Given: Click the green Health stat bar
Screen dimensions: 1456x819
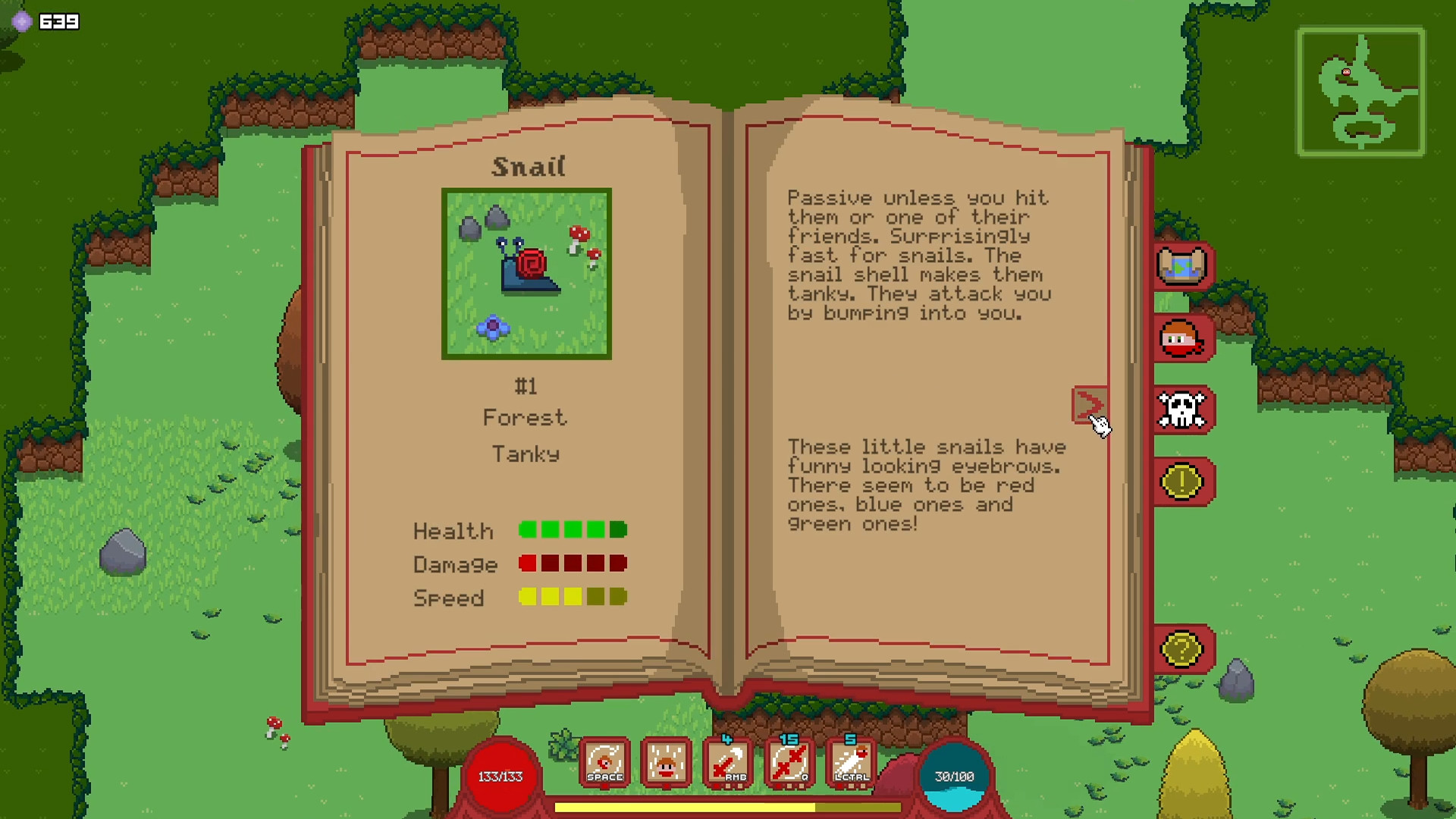Looking at the screenshot, I should [x=573, y=530].
